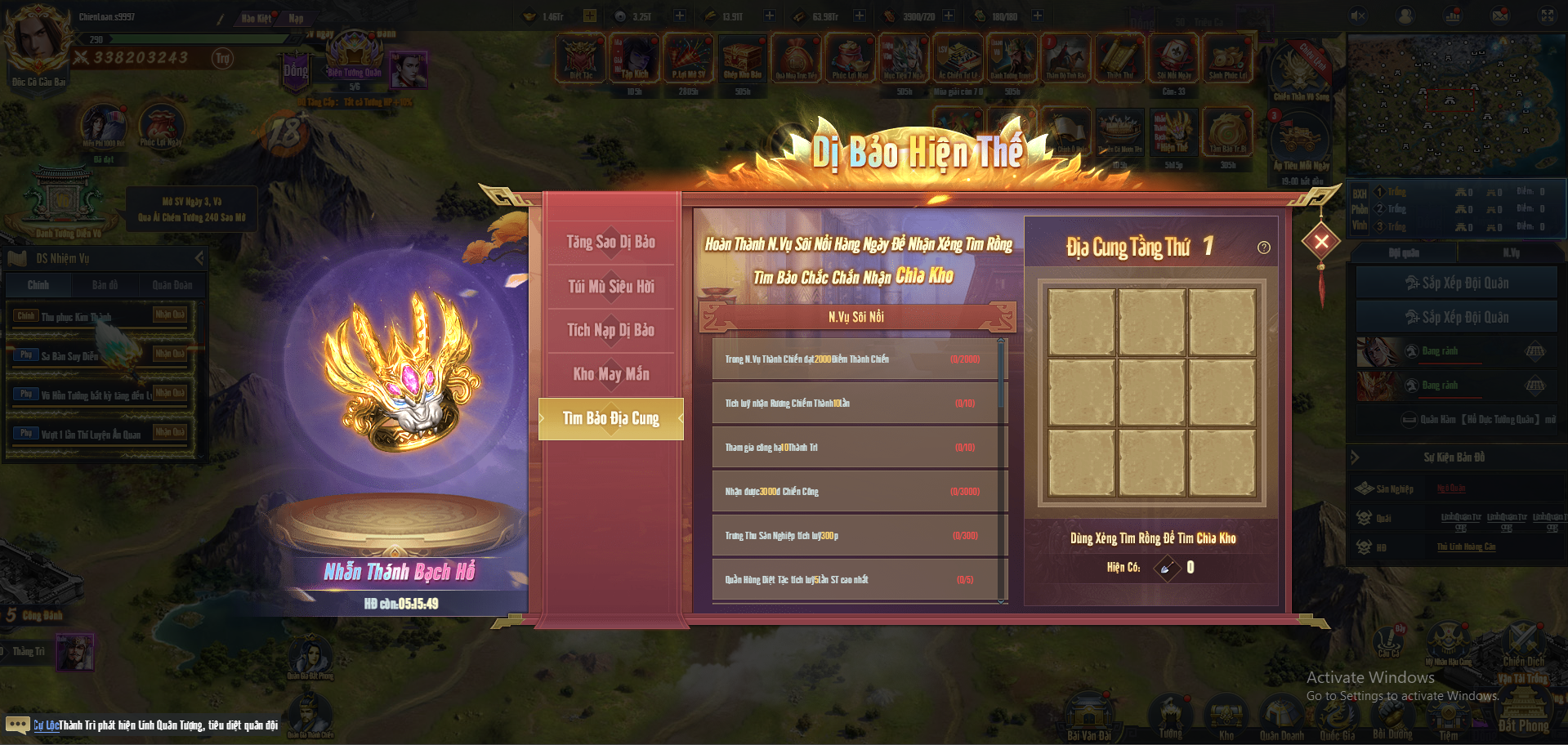Select the Chiến Công 3000 mission row
1568x745 pixels.
[855, 492]
